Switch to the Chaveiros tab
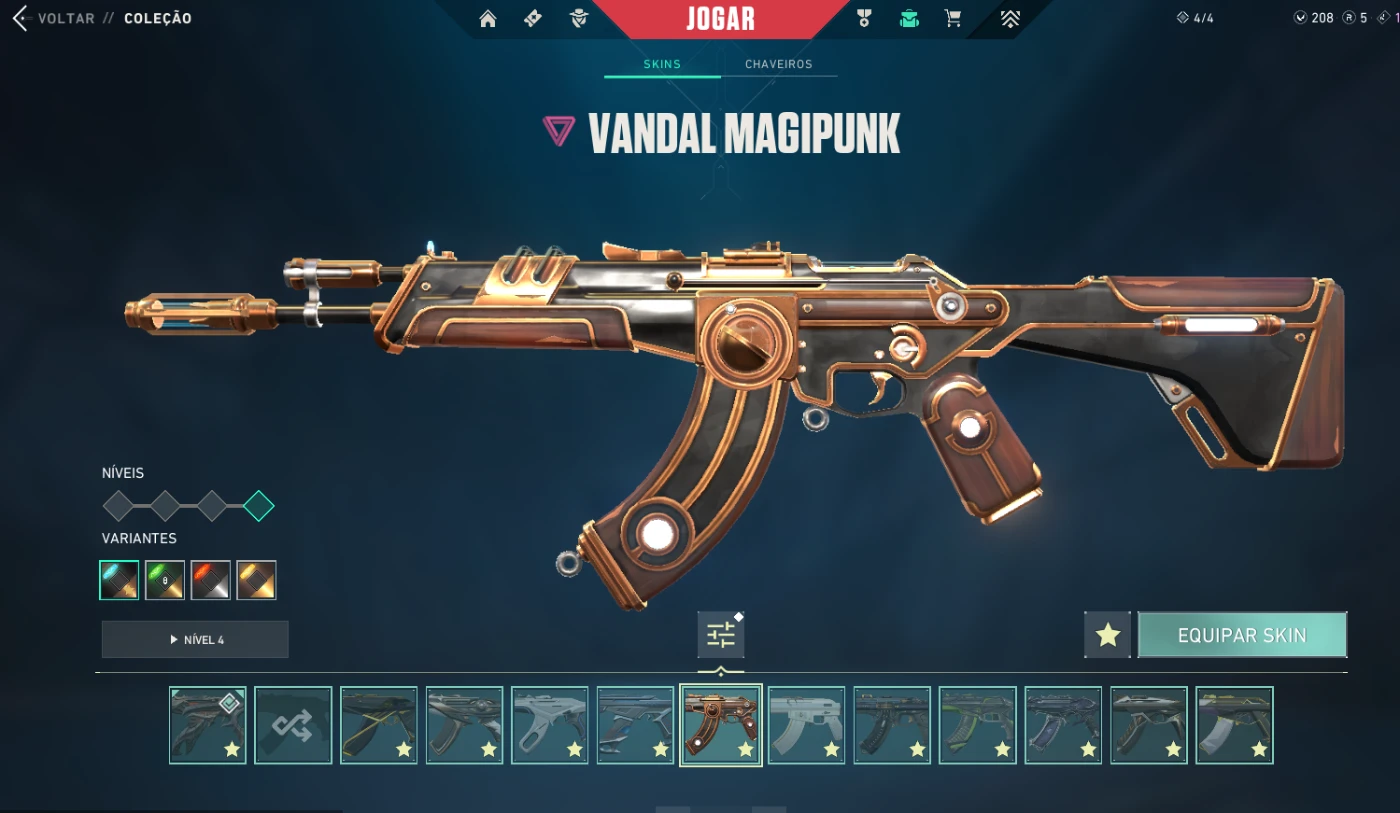 pos(778,64)
